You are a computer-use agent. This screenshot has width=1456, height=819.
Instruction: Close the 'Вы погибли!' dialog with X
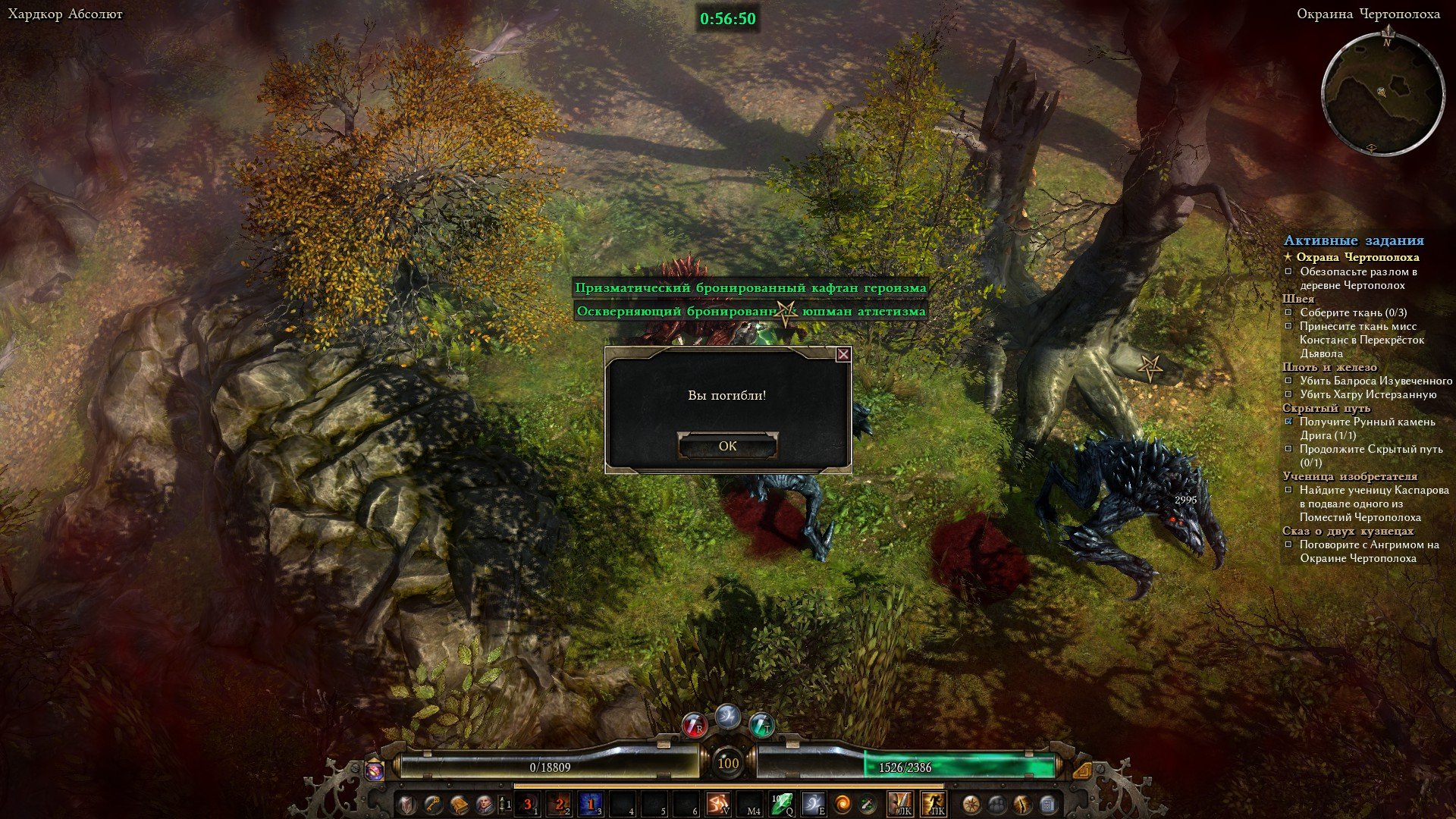point(843,354)
